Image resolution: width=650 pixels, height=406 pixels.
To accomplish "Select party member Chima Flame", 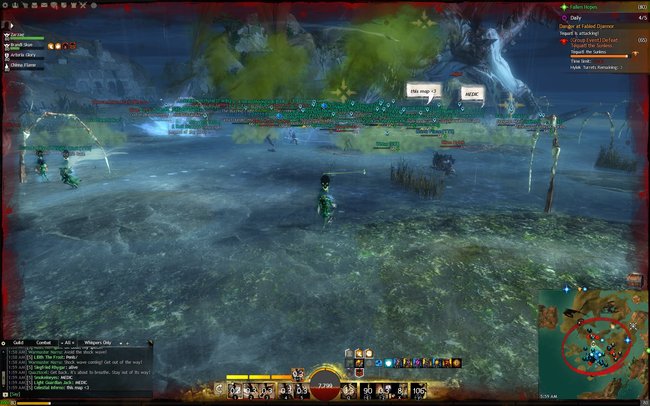I will (24, 66).
